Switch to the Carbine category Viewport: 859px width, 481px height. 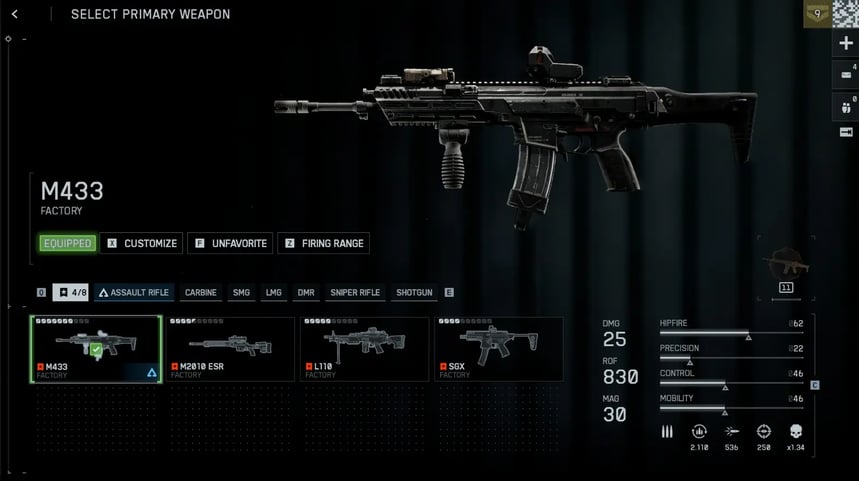click(x=200, y=292)
